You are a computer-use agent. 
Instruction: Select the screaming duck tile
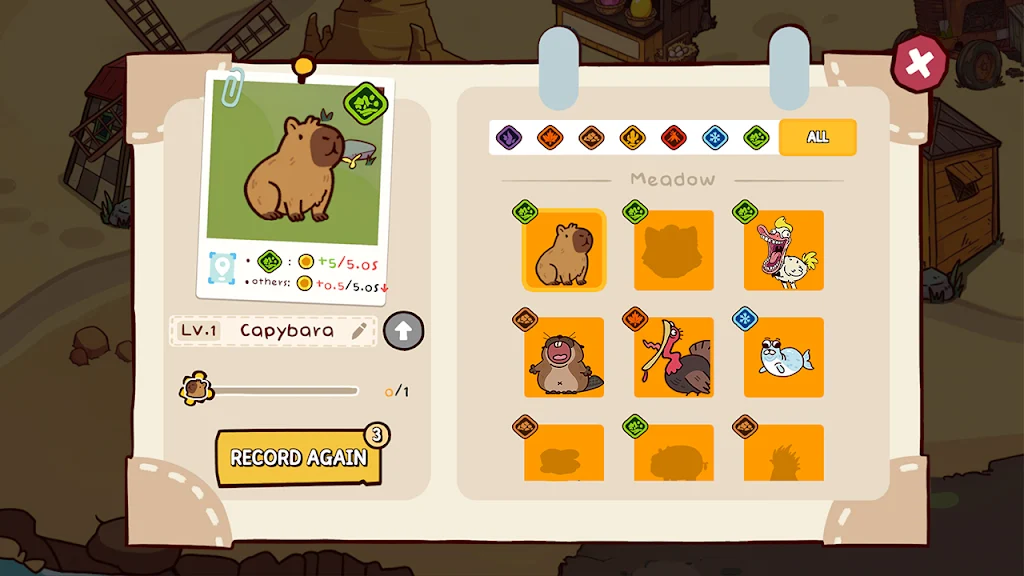pyautogui.click(x=784, y=251)
